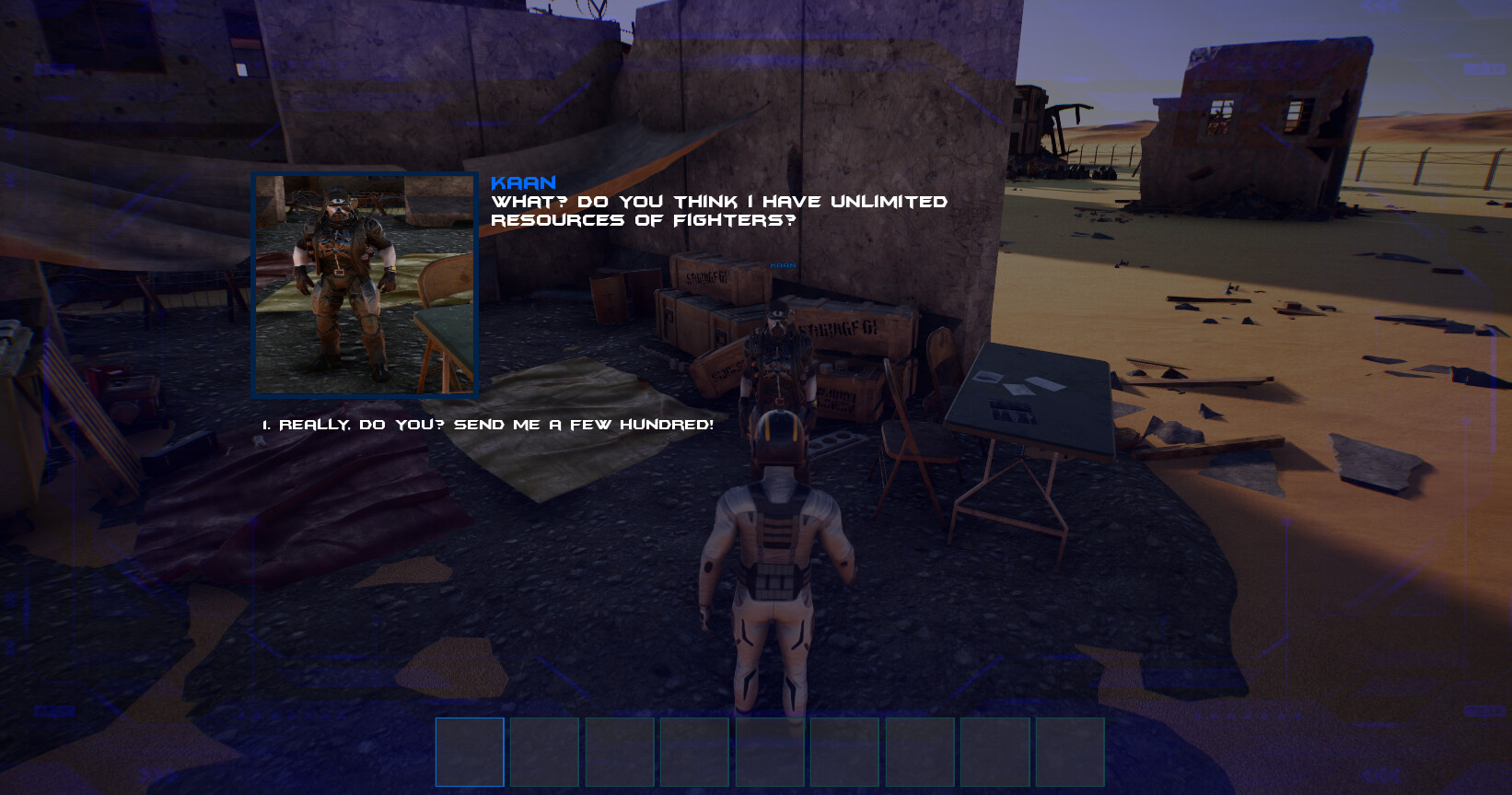Click the second empty quickslot in the hotbar
Viewport: 1512px width, 795px height.
(545, 752)
